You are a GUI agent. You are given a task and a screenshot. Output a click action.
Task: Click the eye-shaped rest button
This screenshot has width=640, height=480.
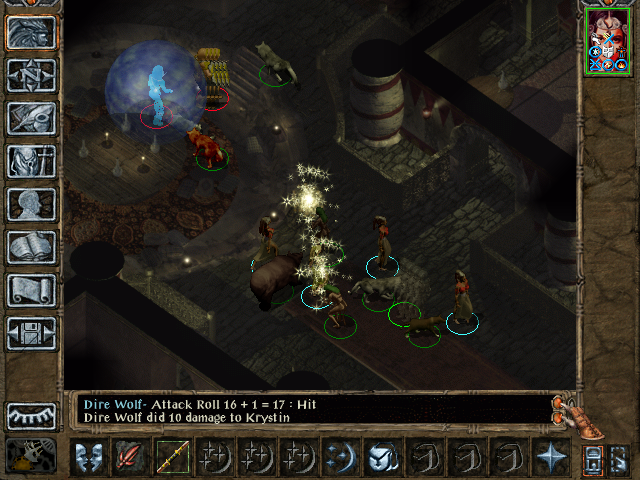(31, 416)
